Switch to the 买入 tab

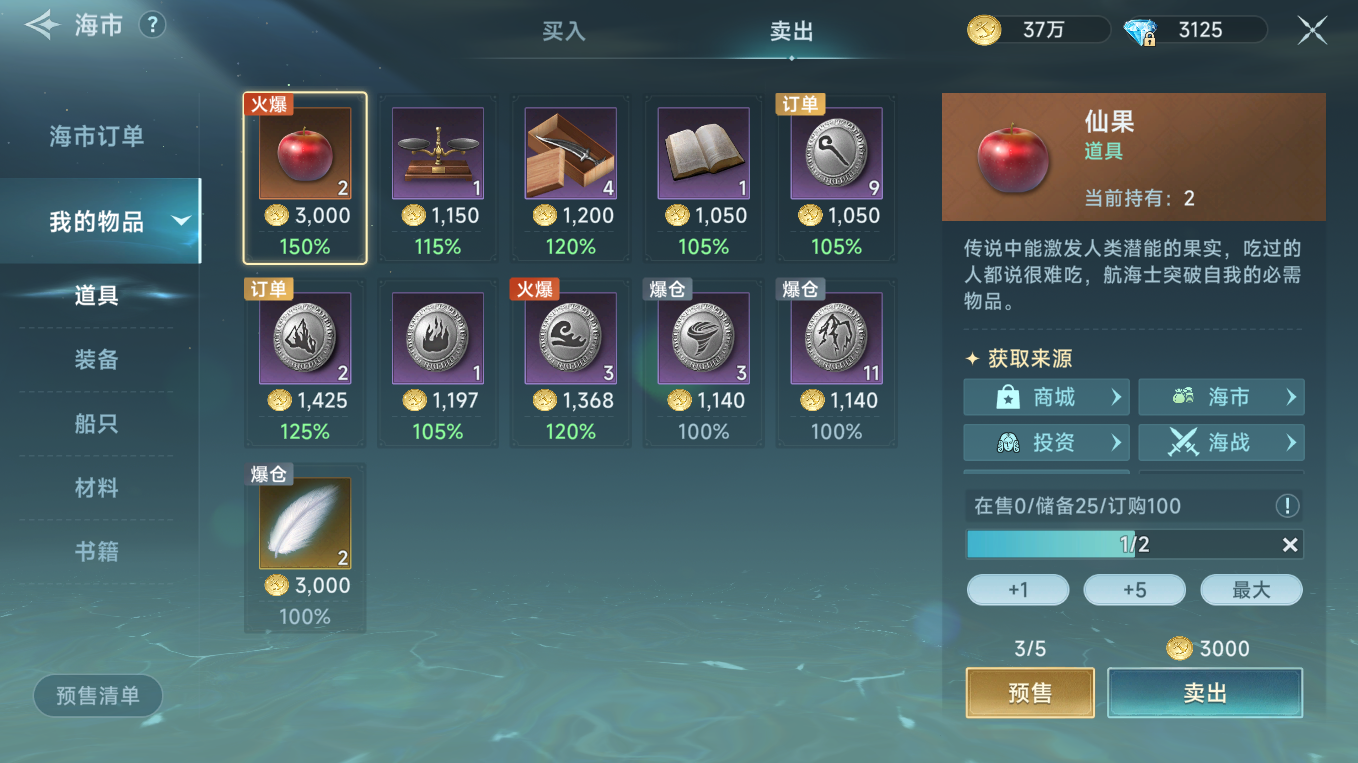[565, 31]
